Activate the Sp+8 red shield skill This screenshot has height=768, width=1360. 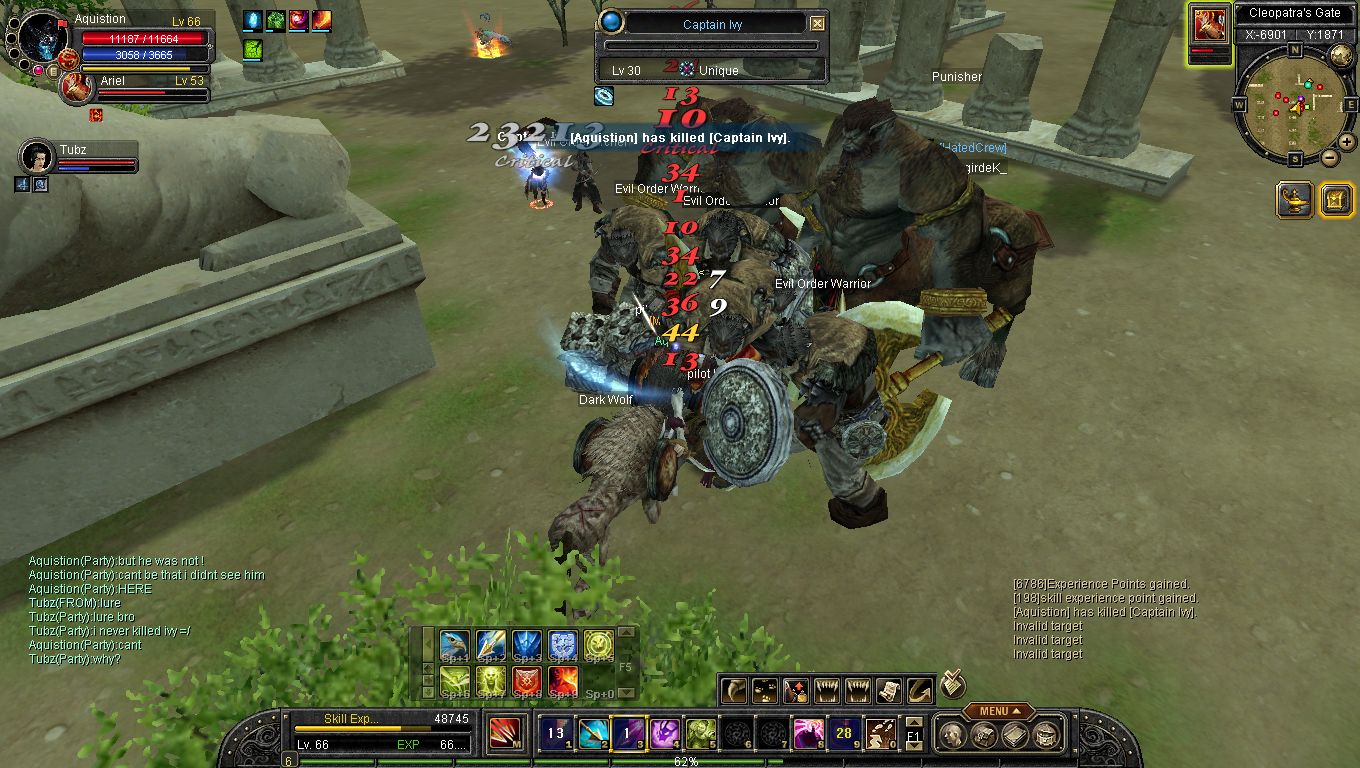pyautogui.click(x=527, y=682)
